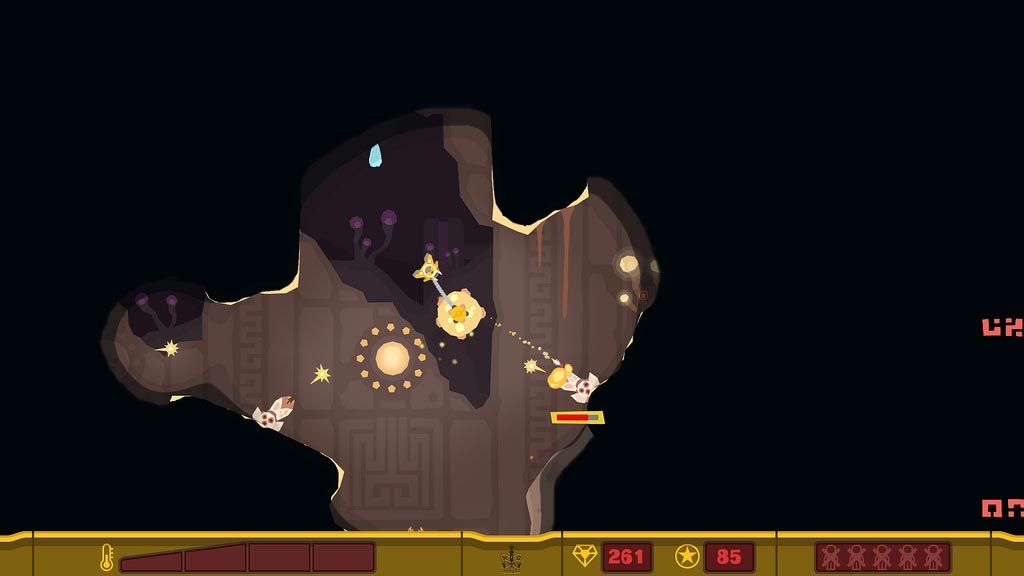Image resolution: width=1024 pixels, height=576 pixels.
Task: Click the thermometer heat icon
Action: (106, 557)
